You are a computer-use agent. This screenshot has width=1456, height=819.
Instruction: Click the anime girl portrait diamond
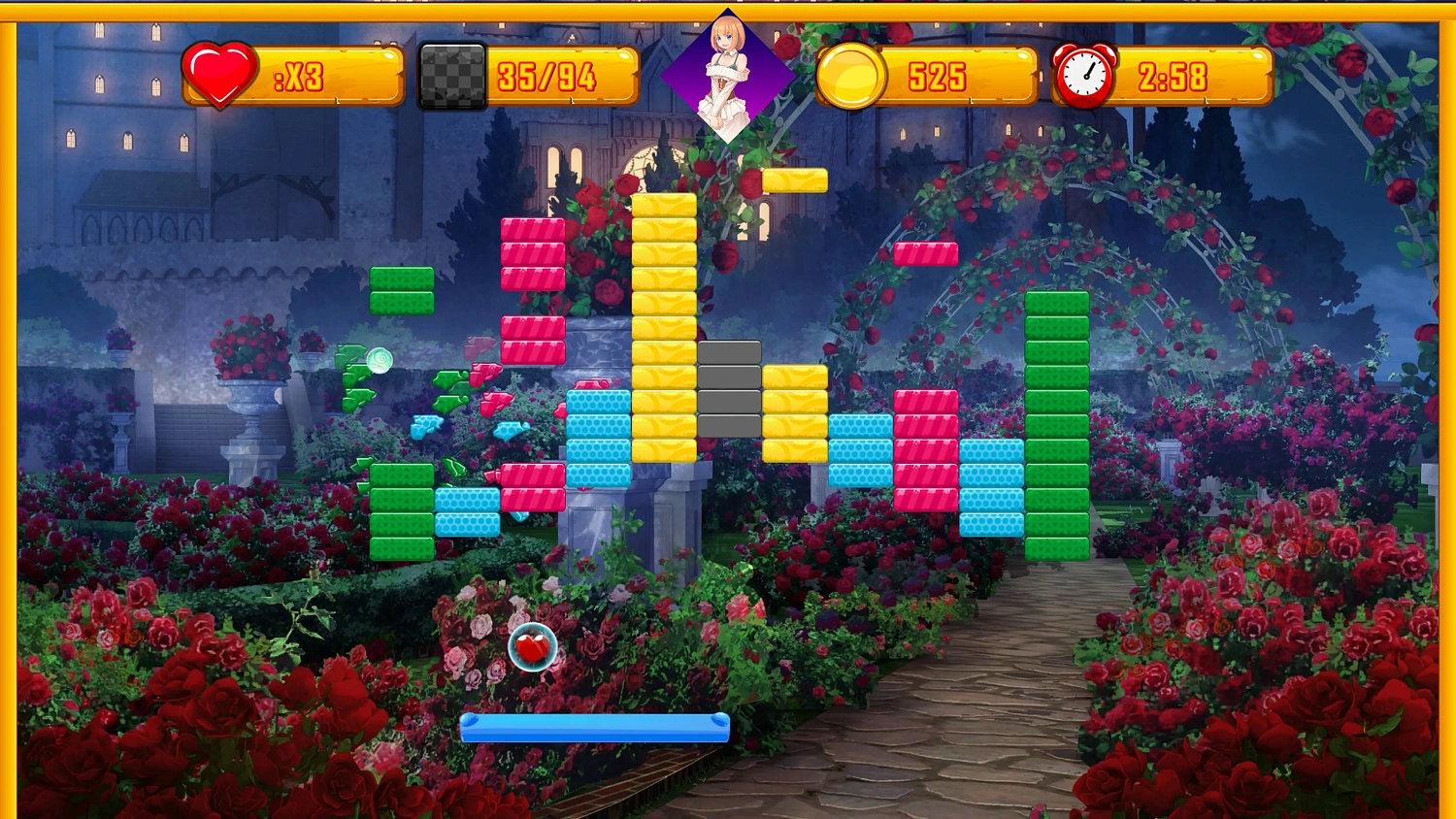point(727,76)
